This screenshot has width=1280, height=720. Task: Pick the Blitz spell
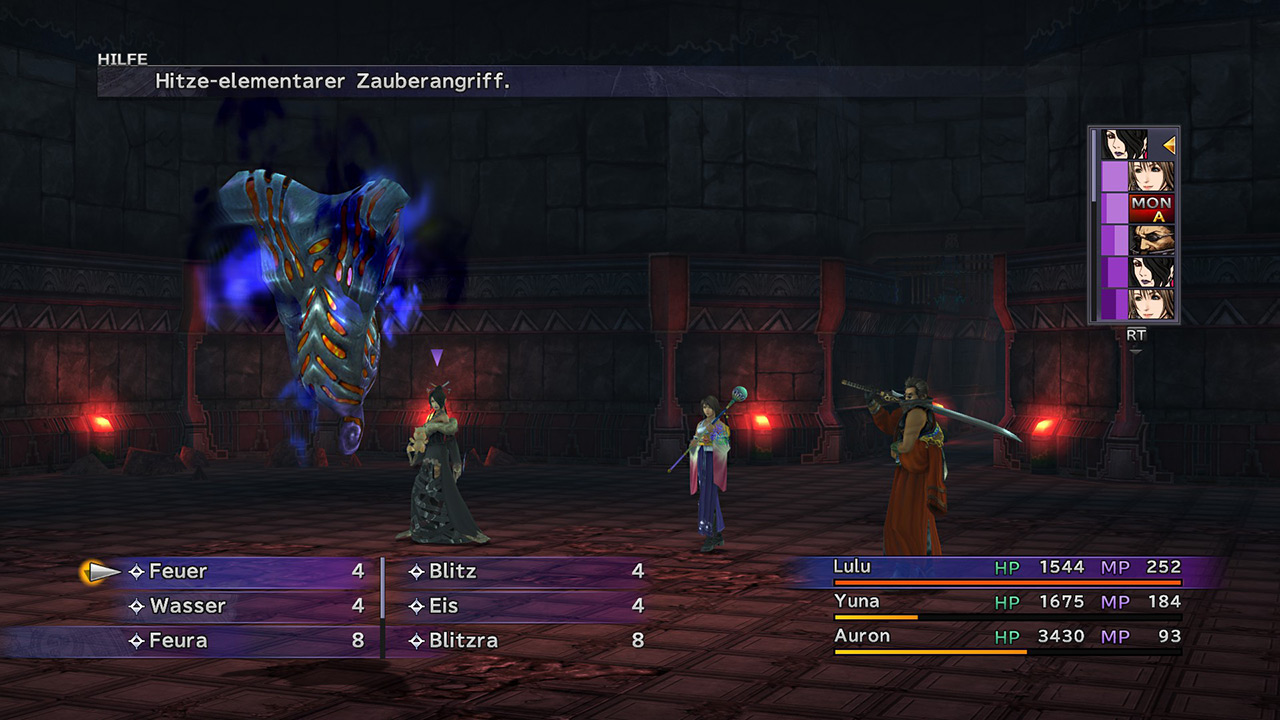(x=453, y=572)
